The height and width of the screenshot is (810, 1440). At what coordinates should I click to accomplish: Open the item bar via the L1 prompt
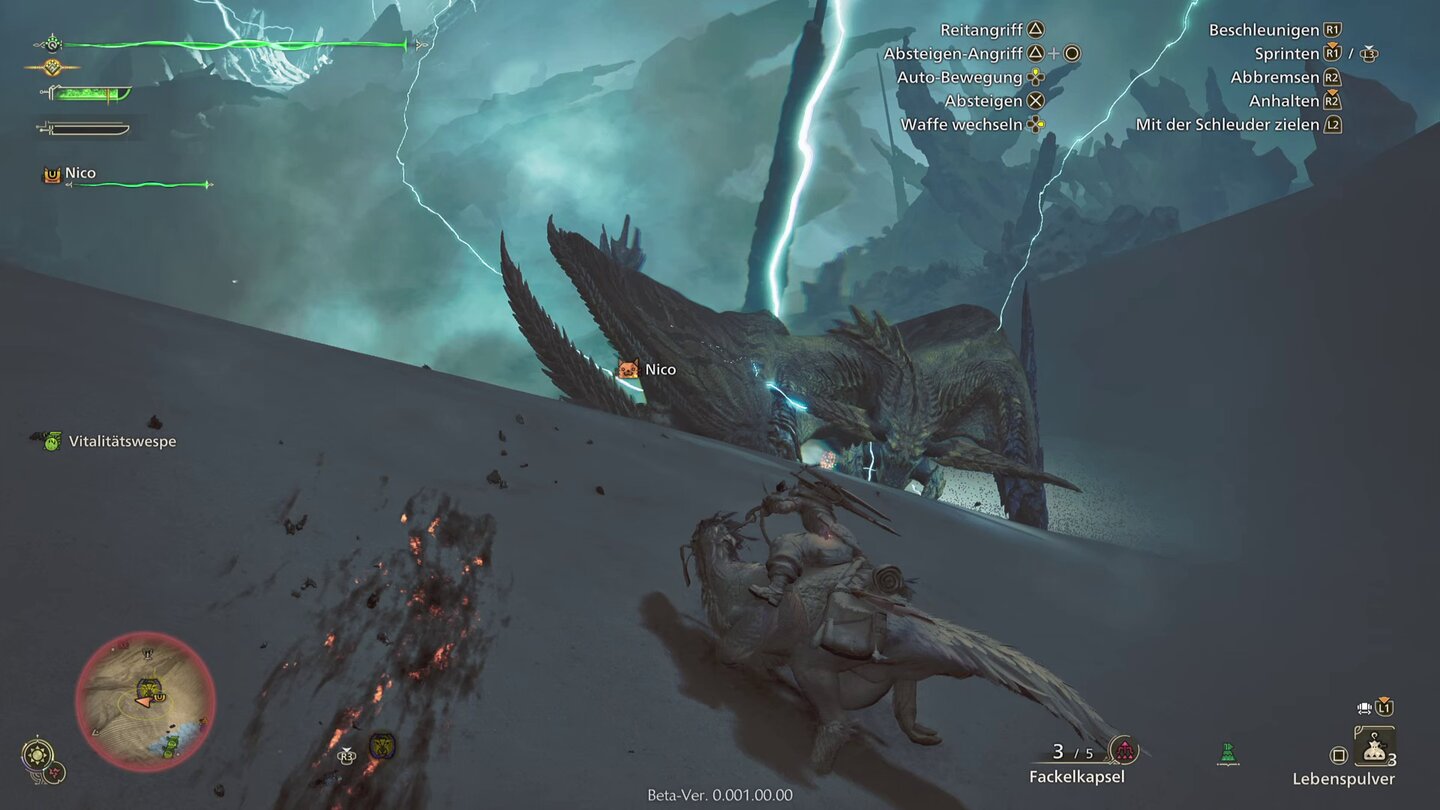(1383, 707)
